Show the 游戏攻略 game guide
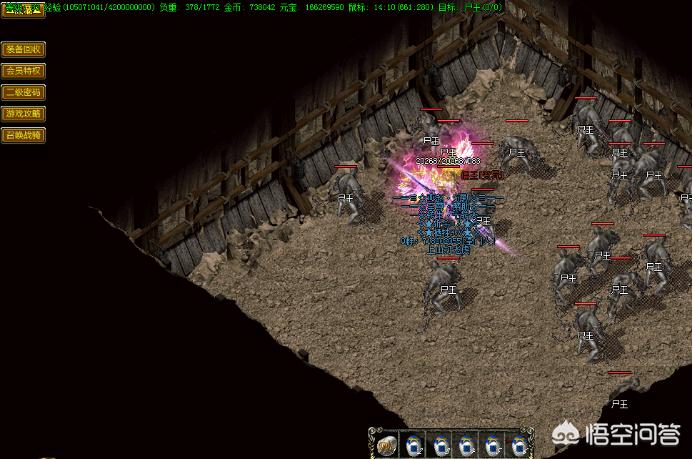693x459 pixels. [x=23, y=113]
